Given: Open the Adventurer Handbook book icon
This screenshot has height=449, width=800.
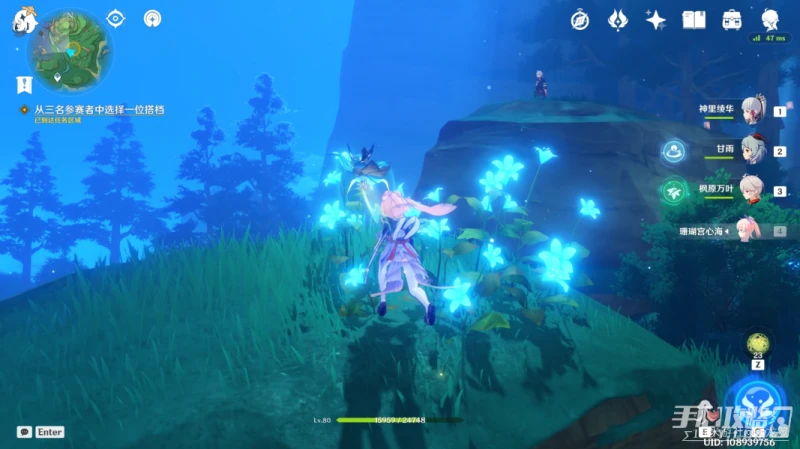Looking at the screenshot, I should (x=694, y=20).
